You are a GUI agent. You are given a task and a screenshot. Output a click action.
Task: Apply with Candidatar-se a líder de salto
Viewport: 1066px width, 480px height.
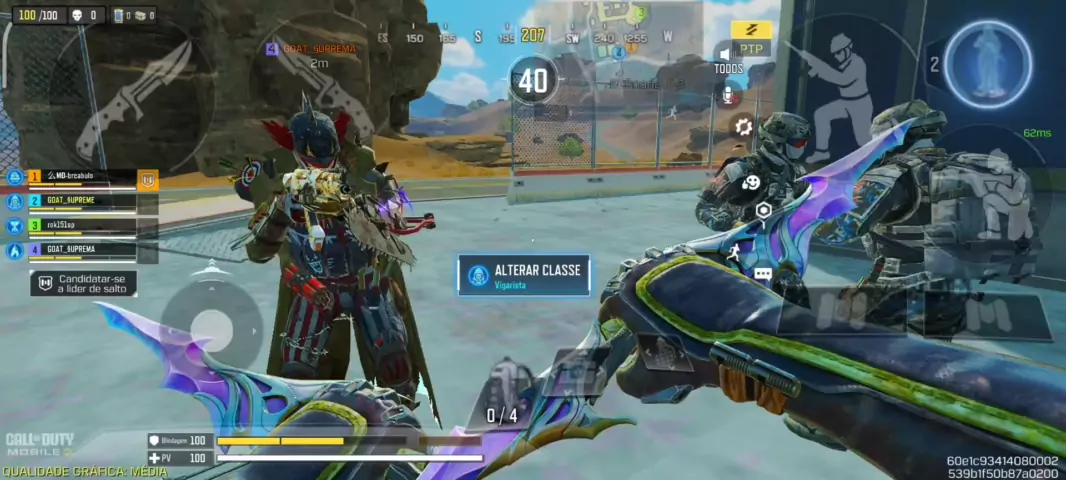pos(84,283)
